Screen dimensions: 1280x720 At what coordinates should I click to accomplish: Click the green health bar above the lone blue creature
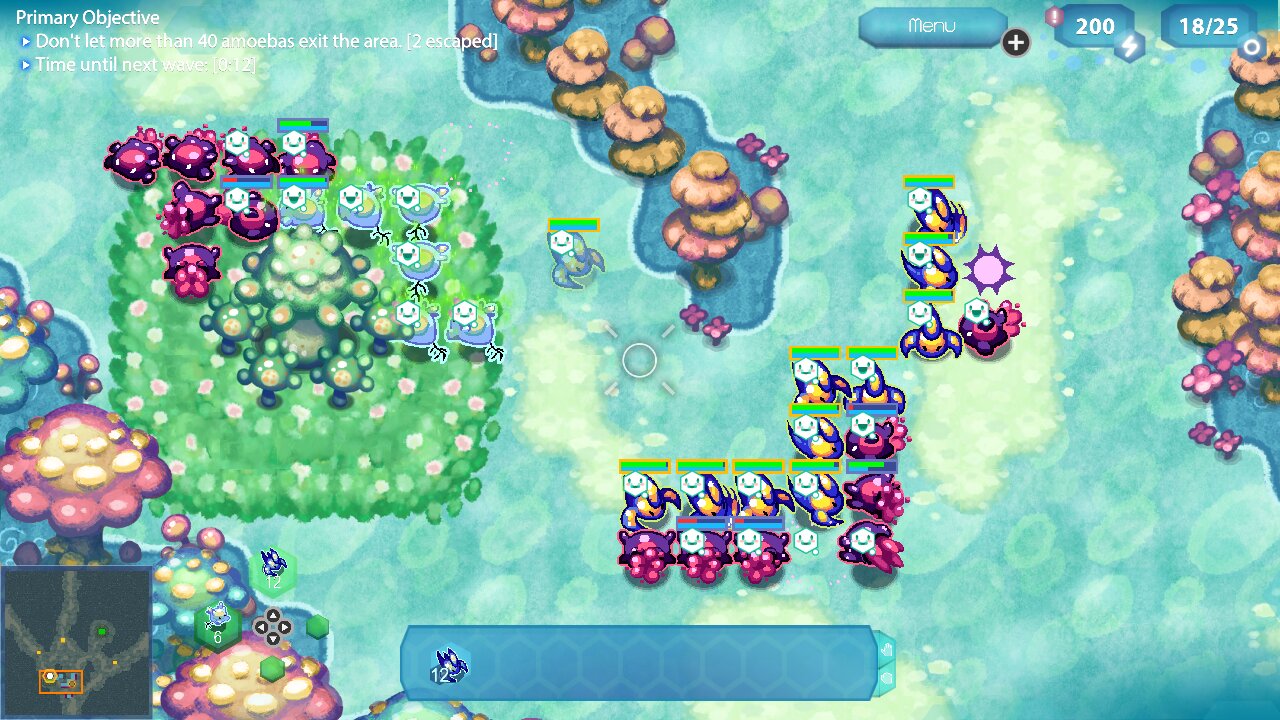(x=572, y=224)
